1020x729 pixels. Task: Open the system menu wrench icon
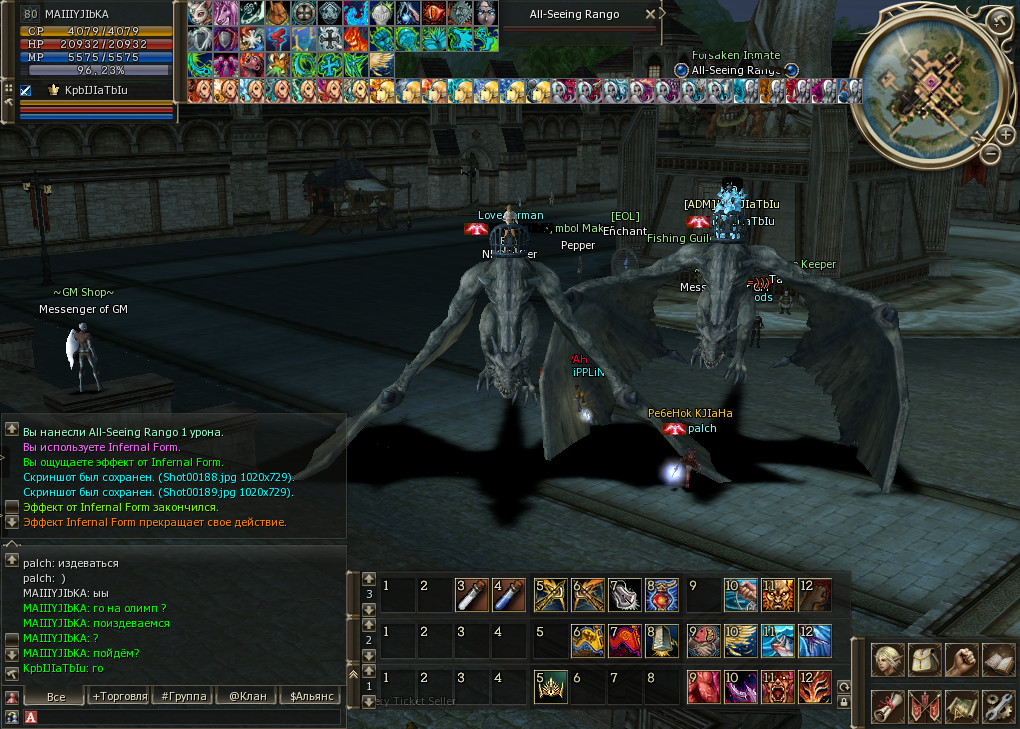[x=998, y=706]
